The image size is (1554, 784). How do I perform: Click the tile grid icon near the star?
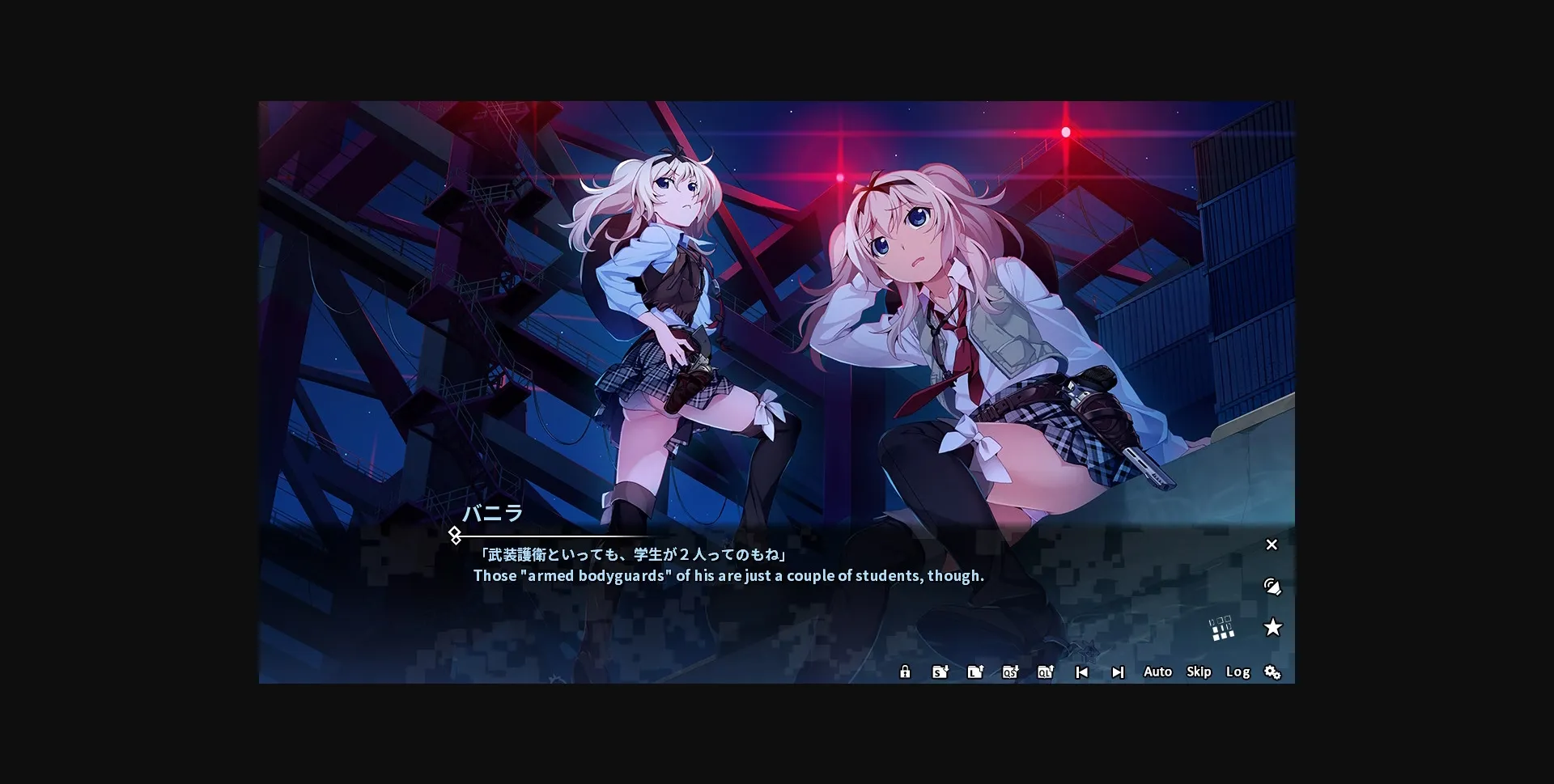point(1223,630)
